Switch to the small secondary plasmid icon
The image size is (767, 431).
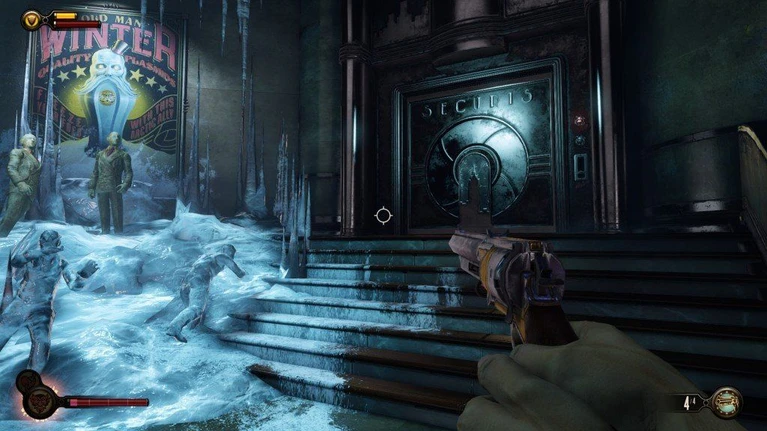click(27, 382)
